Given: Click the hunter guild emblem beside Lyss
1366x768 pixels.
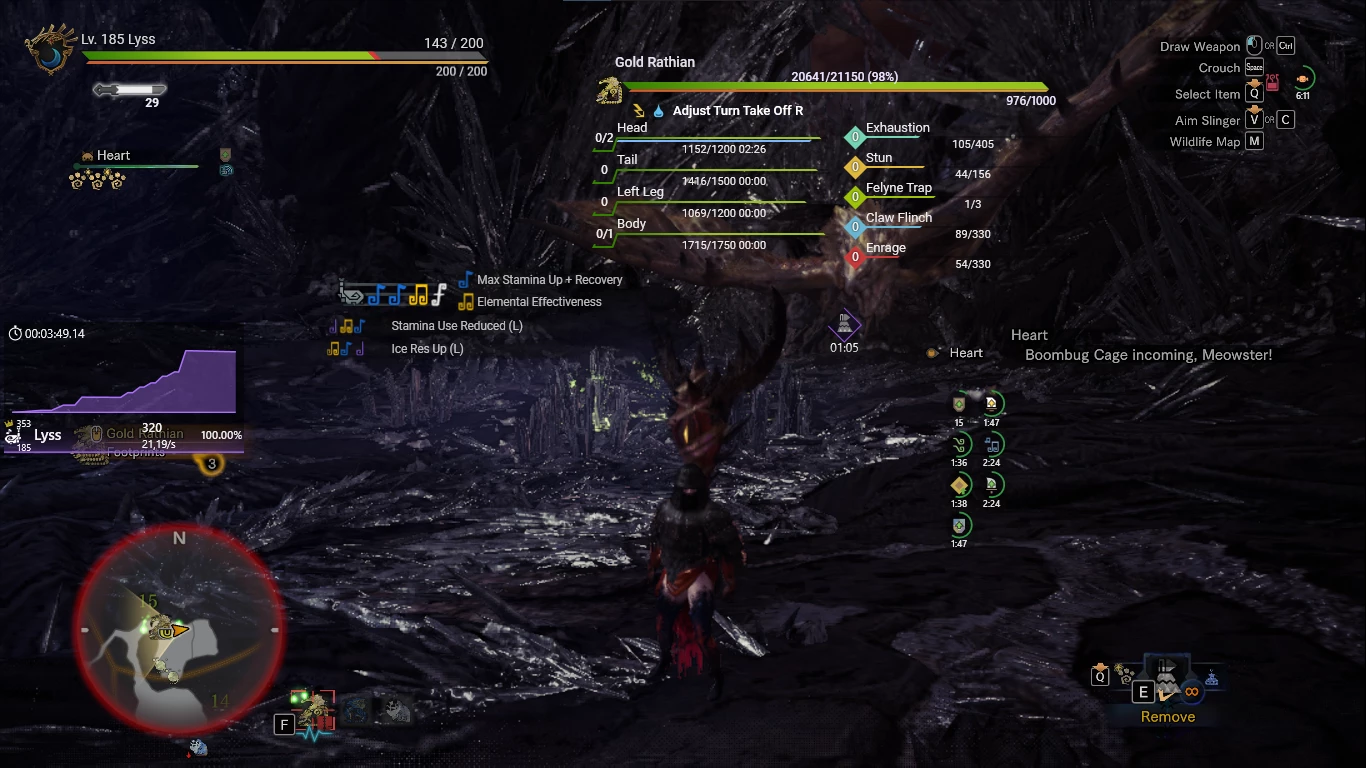Looking at the screenshot, I should 47,51.
